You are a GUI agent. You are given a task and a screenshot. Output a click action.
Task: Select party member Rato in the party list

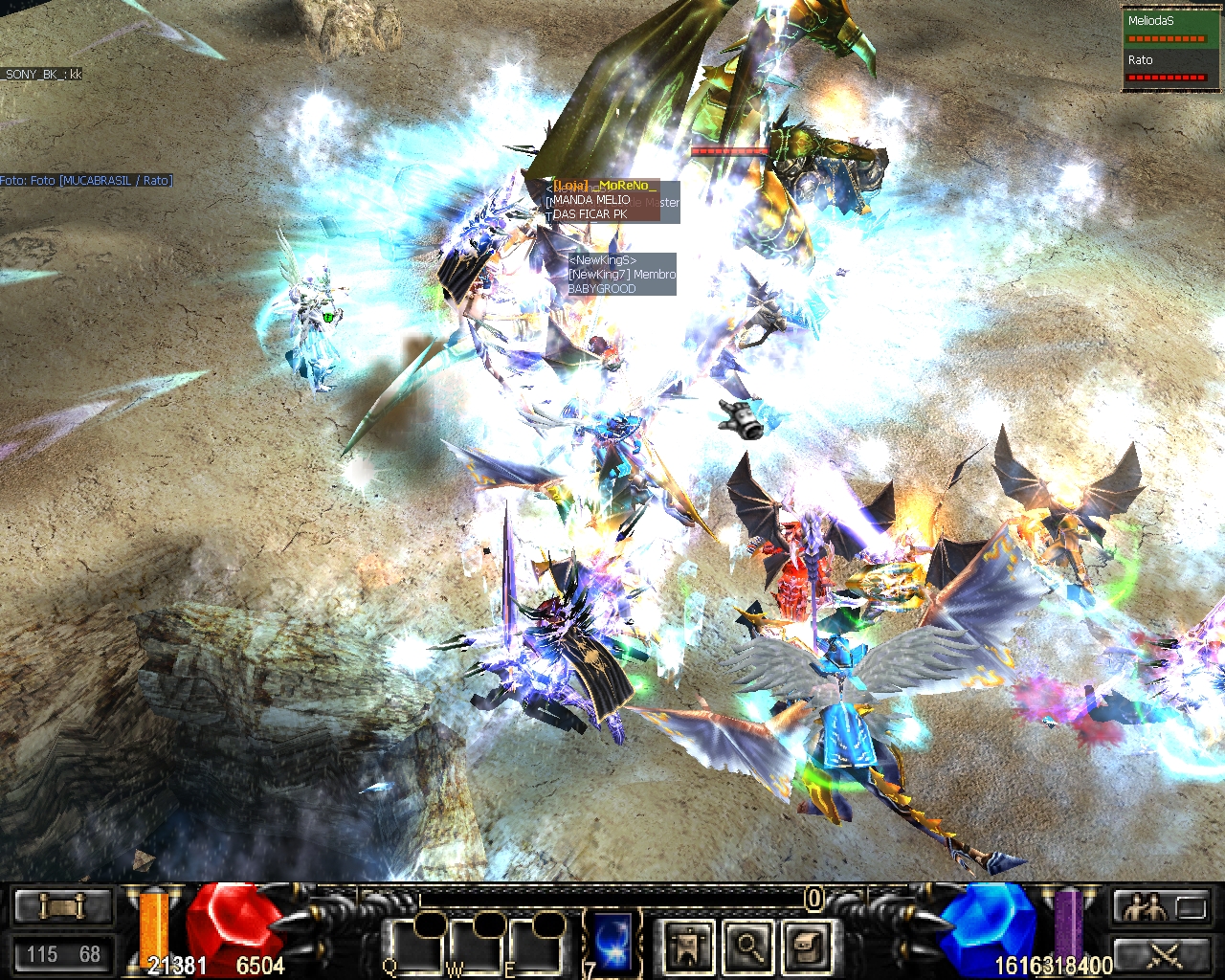1166,67
